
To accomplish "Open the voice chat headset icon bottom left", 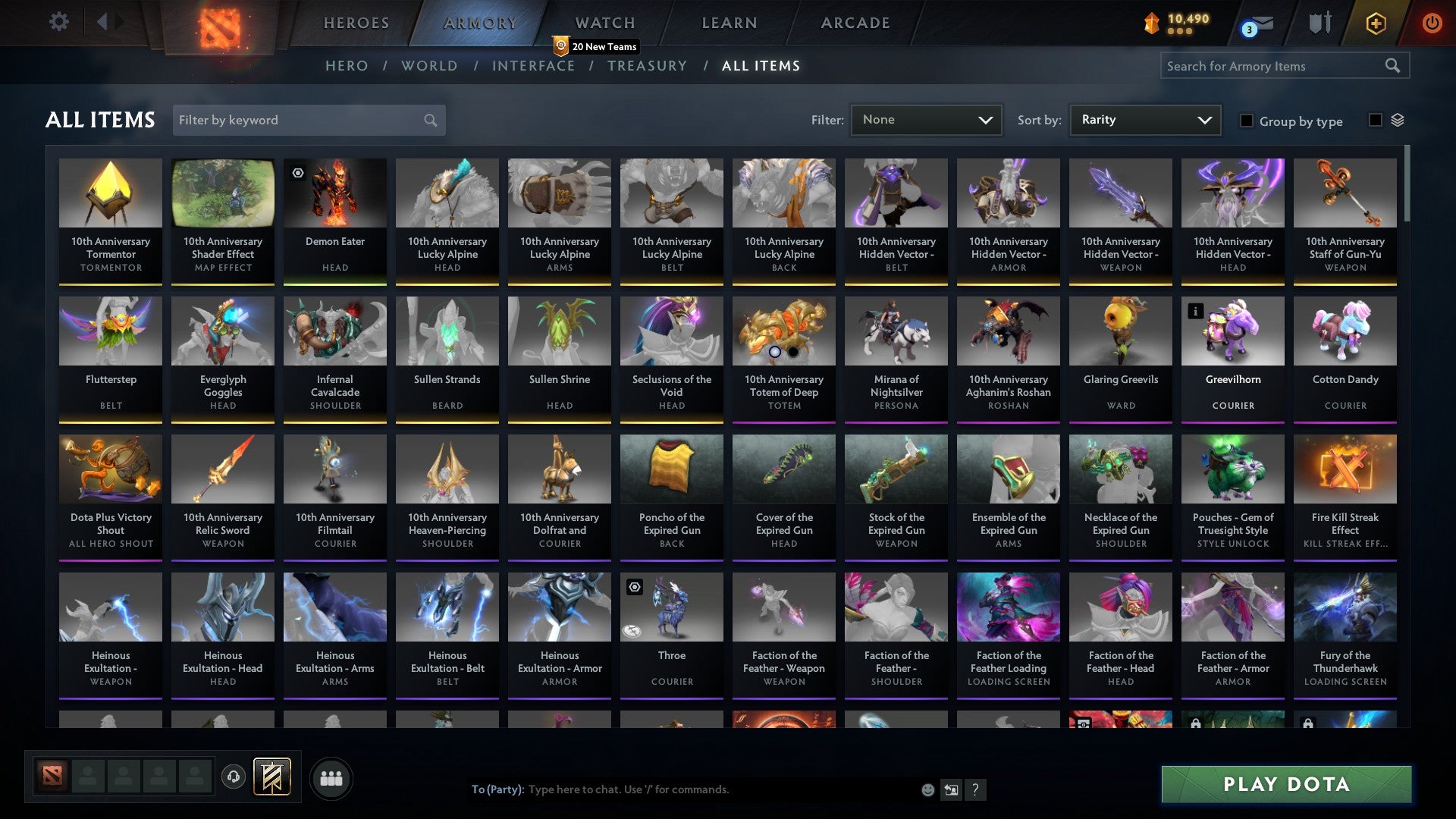I will 234,777.
